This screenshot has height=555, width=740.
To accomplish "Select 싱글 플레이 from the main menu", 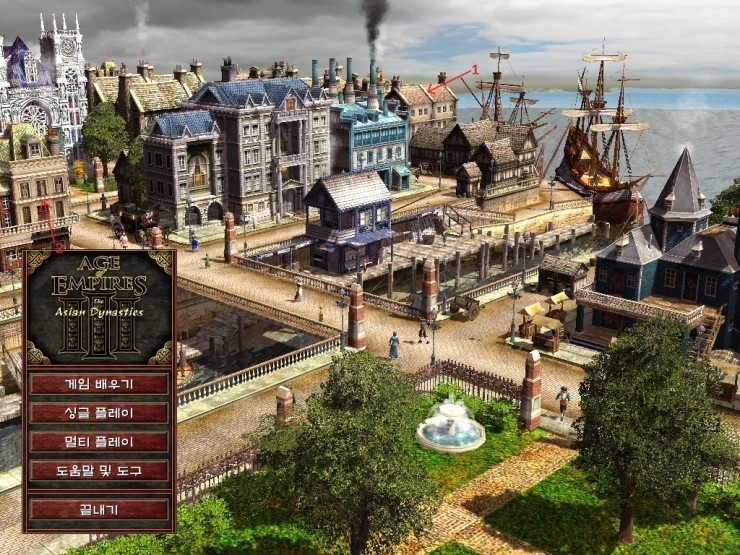I will pyautogui.click(x=99, y=412).
